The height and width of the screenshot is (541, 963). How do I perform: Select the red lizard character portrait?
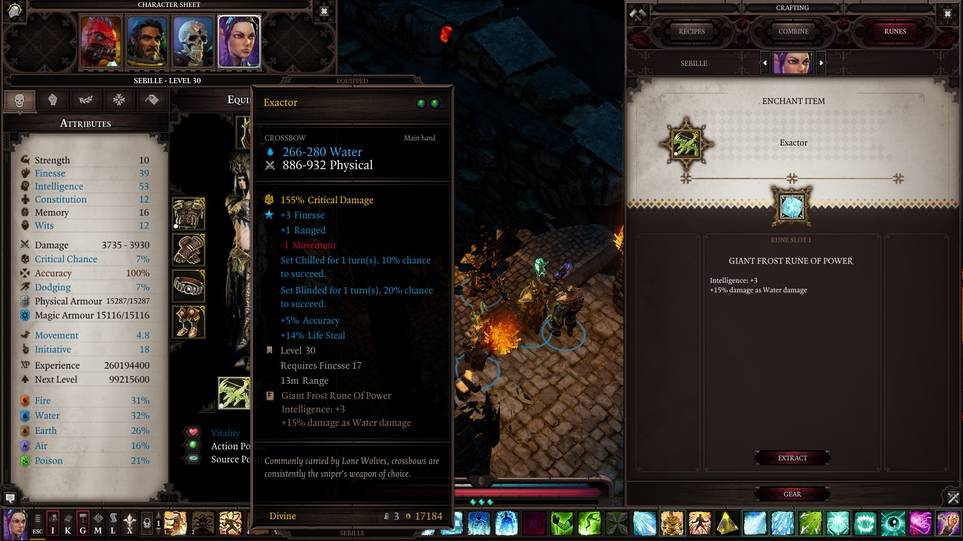pyautogui.click(x=100, y=42)
